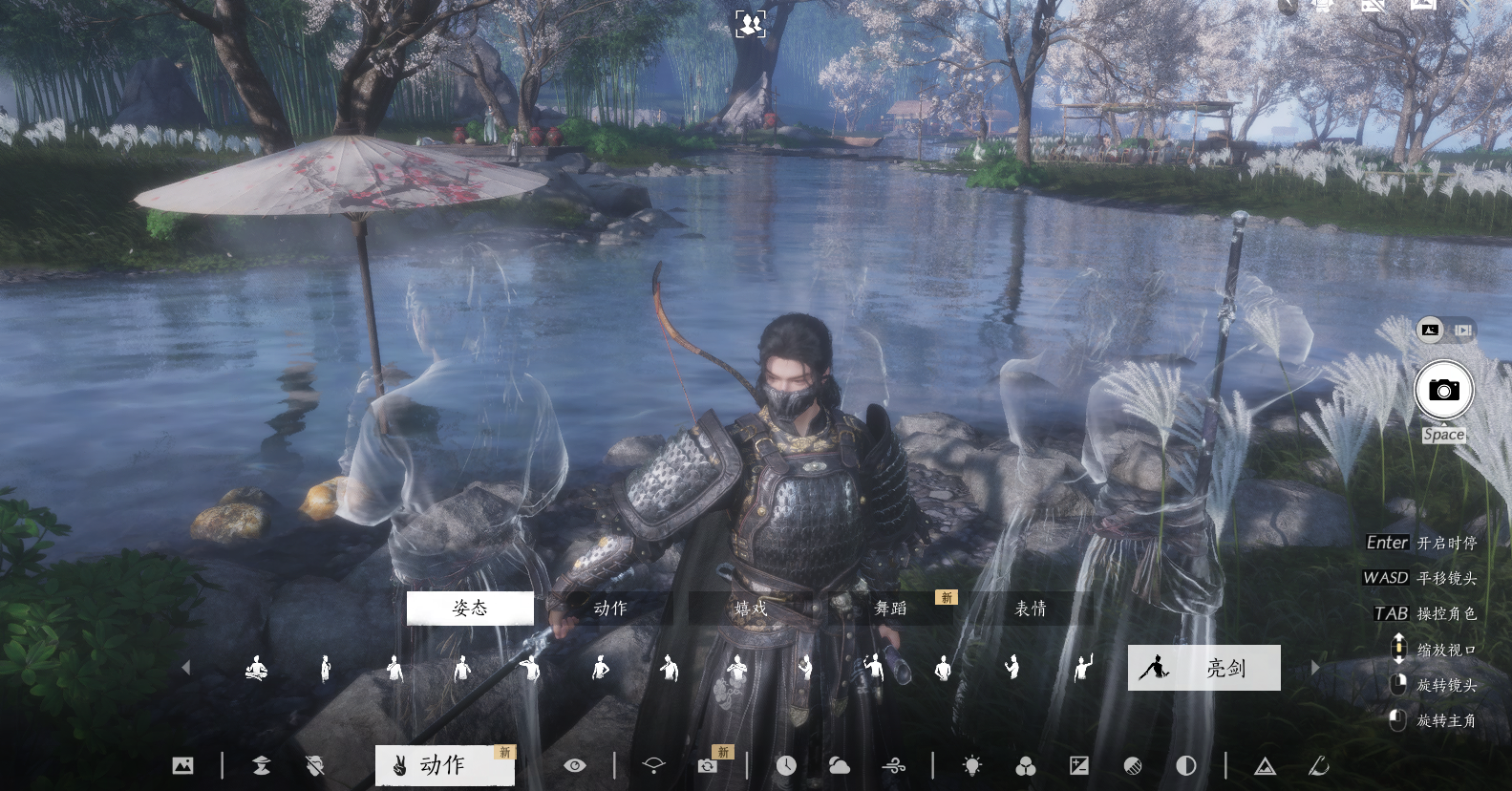Open the picture frame icon in toolbar
1512x791 pixels.
pyautogui.click(x=182, y=765)
